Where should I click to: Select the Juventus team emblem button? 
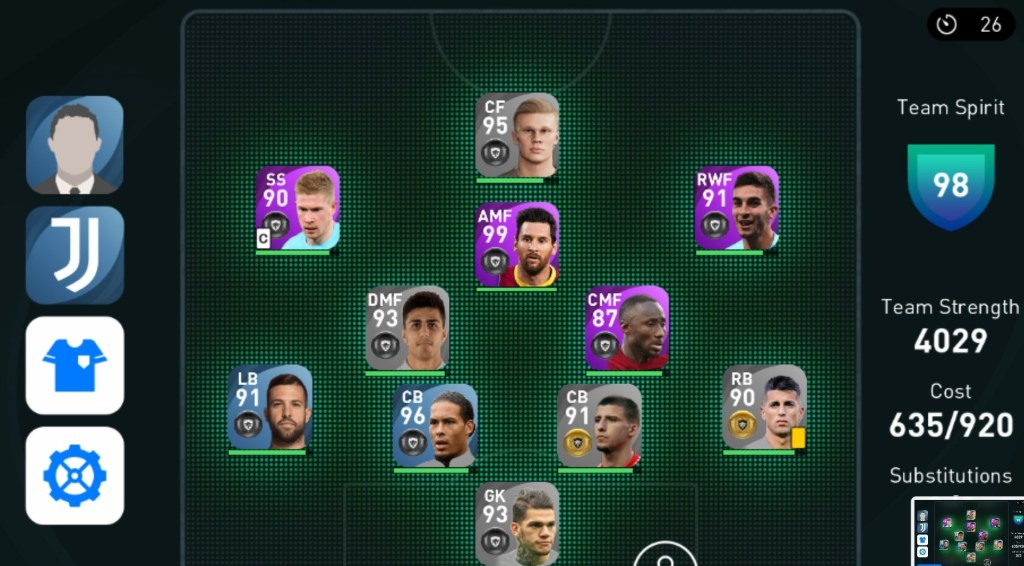click(x=75, y=255)
